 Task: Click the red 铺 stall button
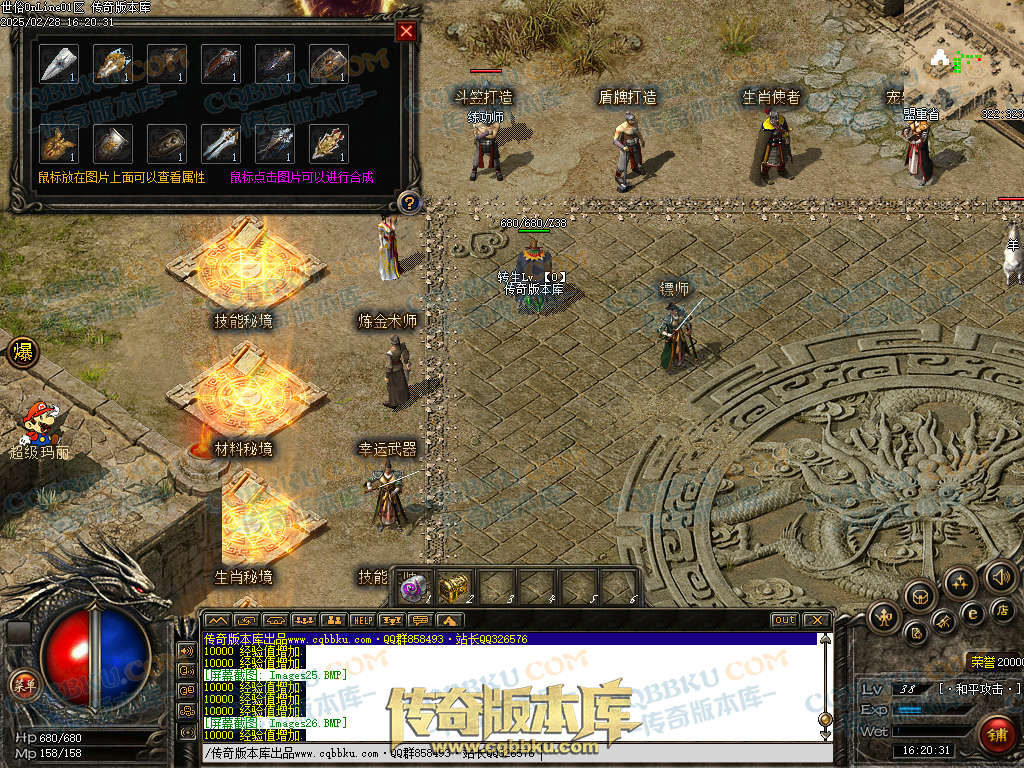point(996,734)
